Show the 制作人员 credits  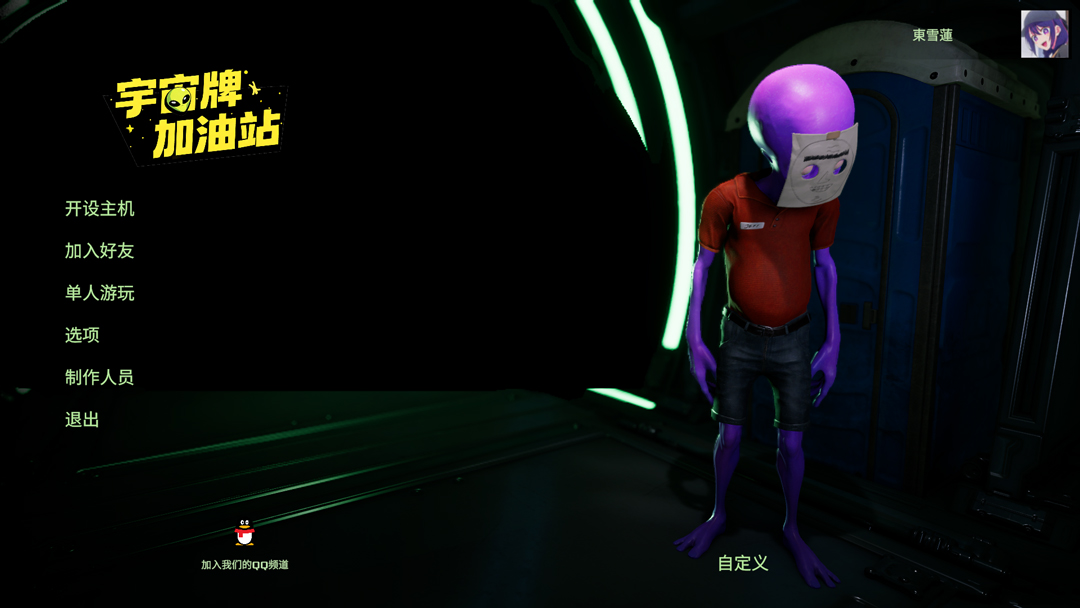99,377
